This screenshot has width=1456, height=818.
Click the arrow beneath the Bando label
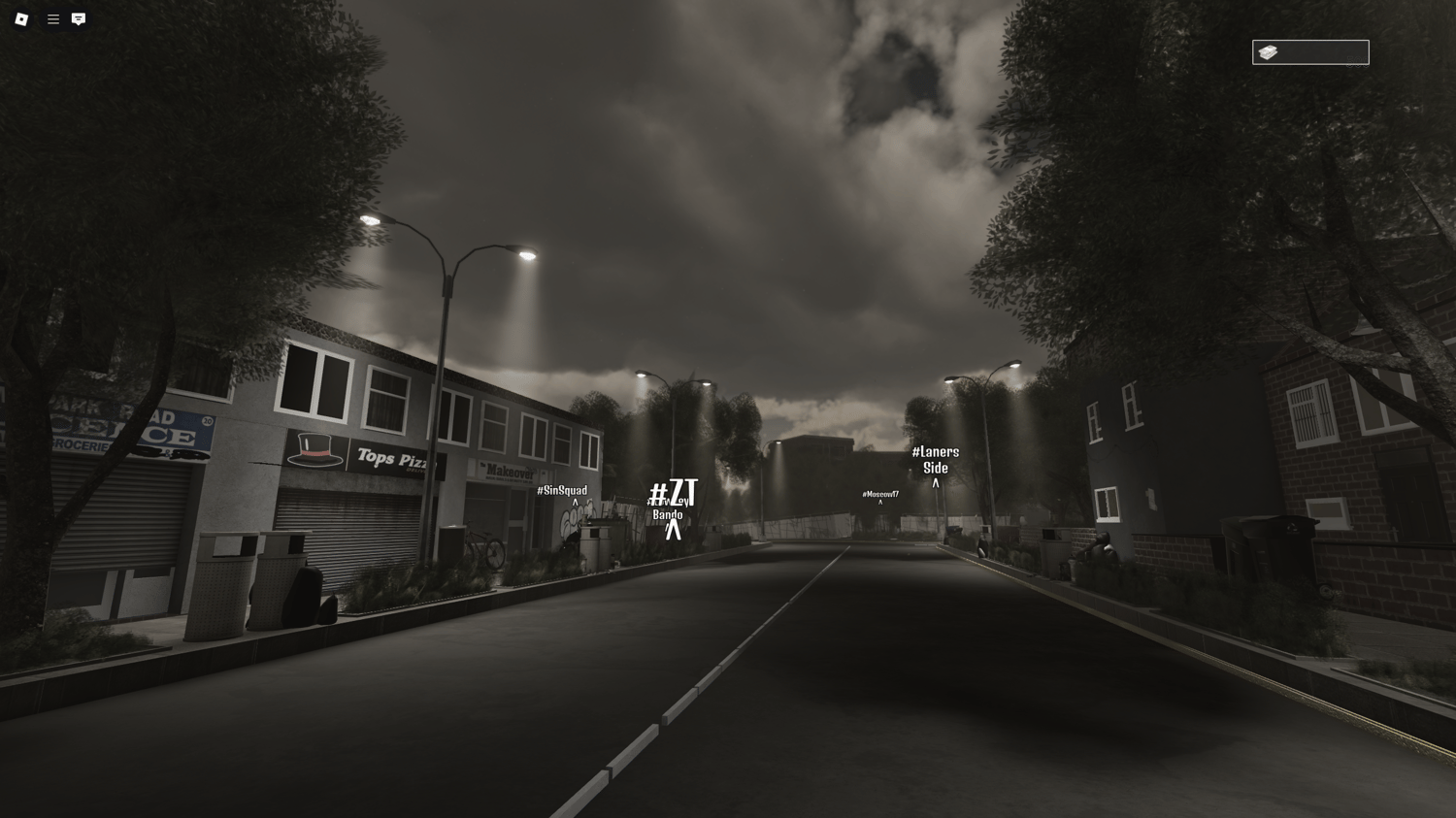coord(676,529)
